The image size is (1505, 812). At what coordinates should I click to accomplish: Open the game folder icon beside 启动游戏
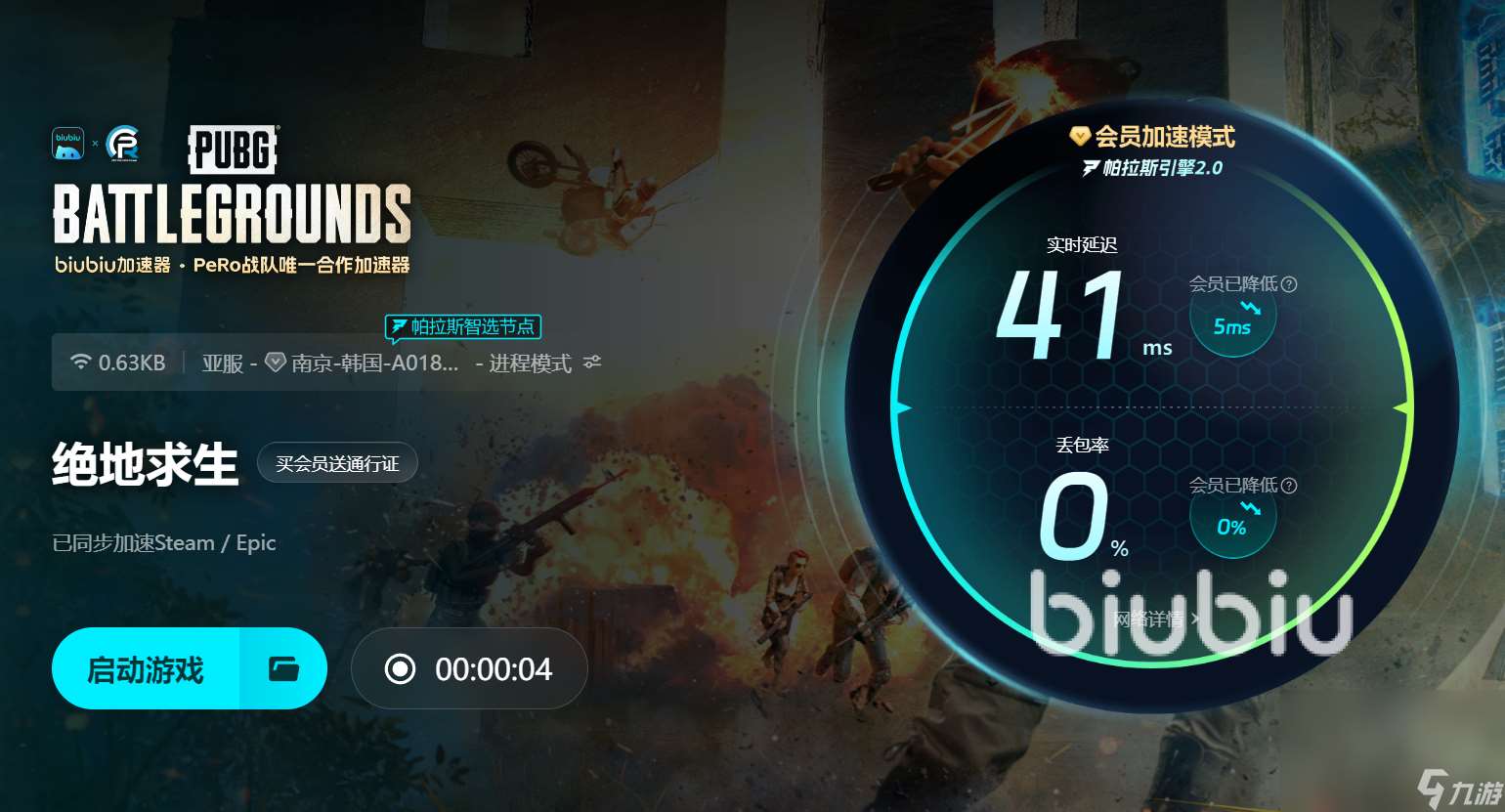pyautogui.click(x=283, y=668)
